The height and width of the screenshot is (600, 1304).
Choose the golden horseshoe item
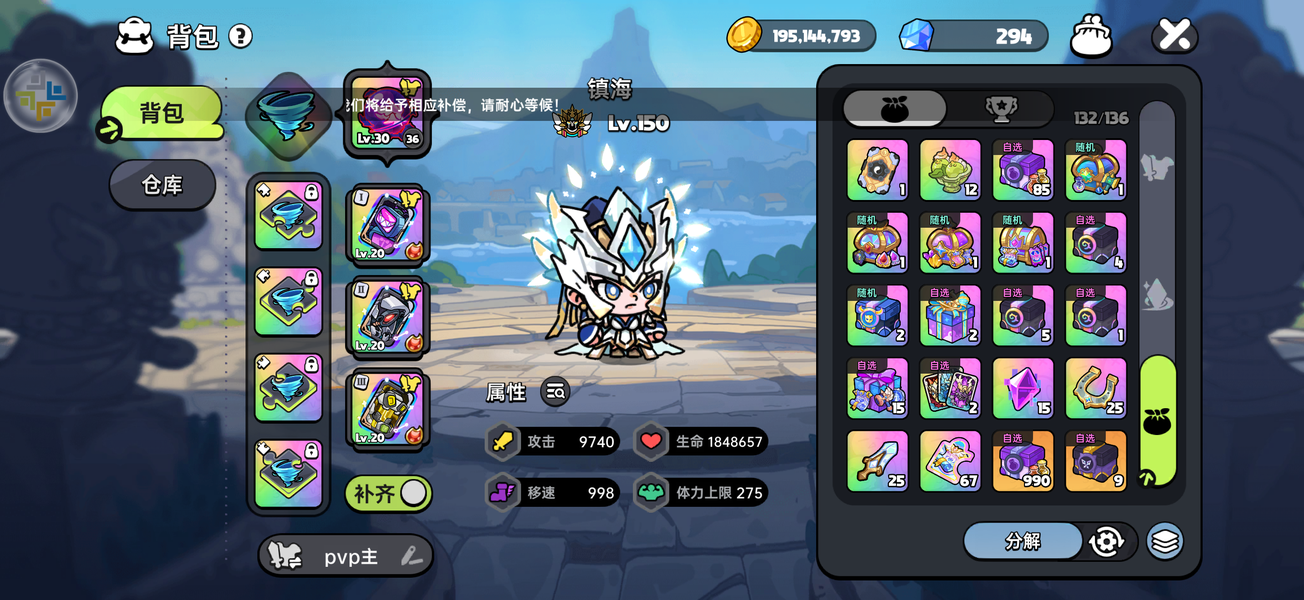tap(1095, 388)
